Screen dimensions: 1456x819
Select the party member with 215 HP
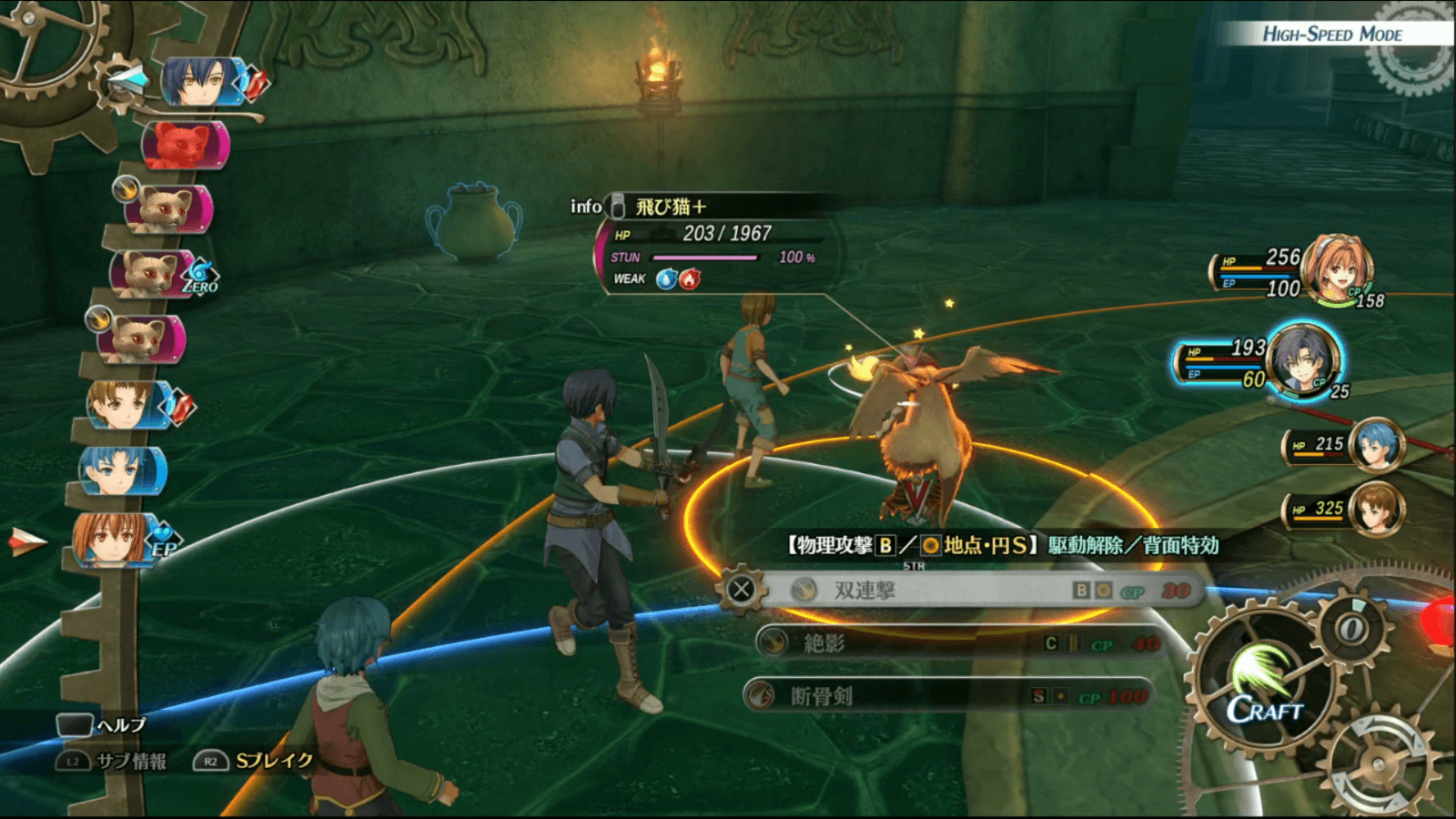point(1375,445)
